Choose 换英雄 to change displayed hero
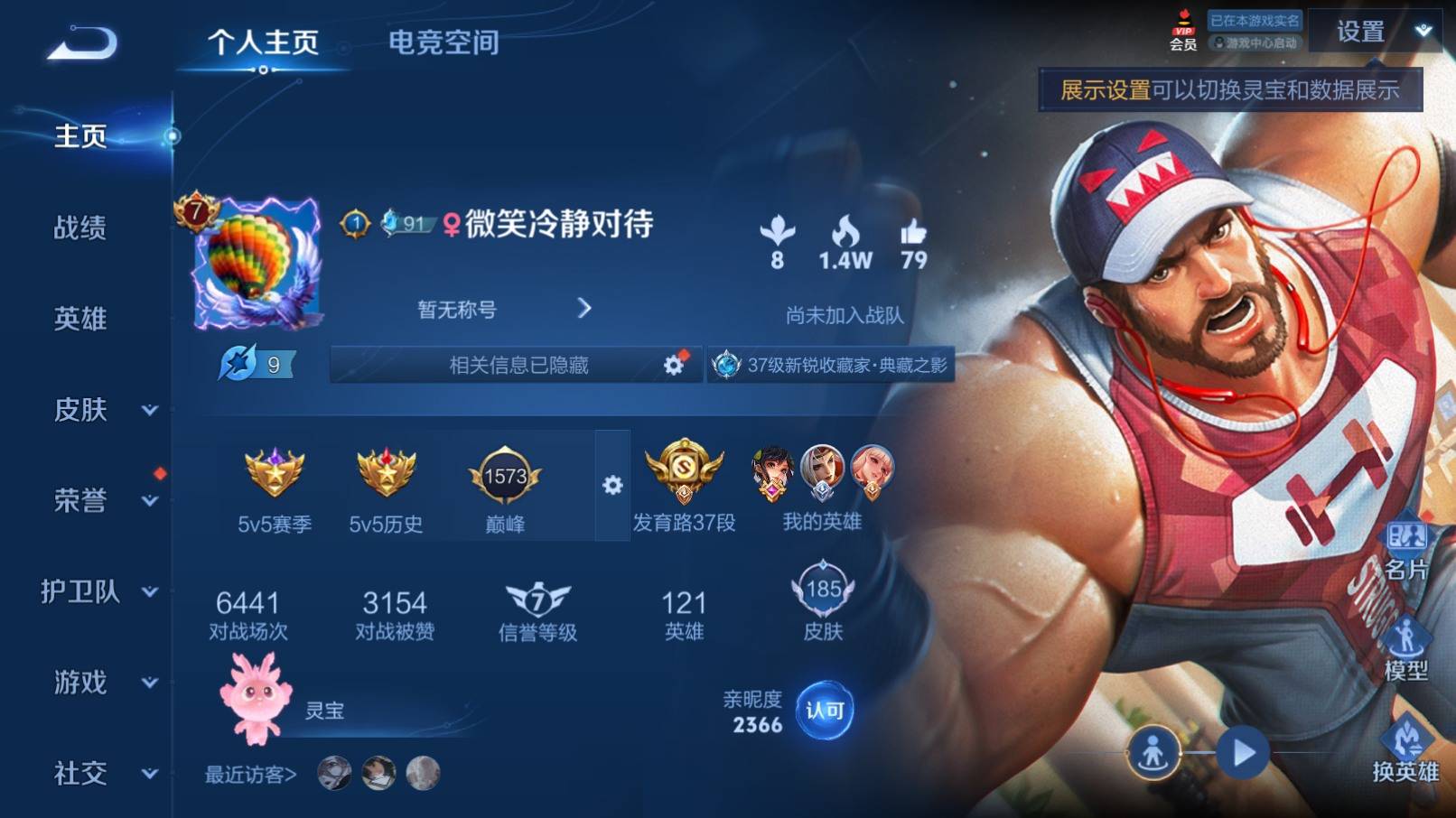 coord(1405,749)
